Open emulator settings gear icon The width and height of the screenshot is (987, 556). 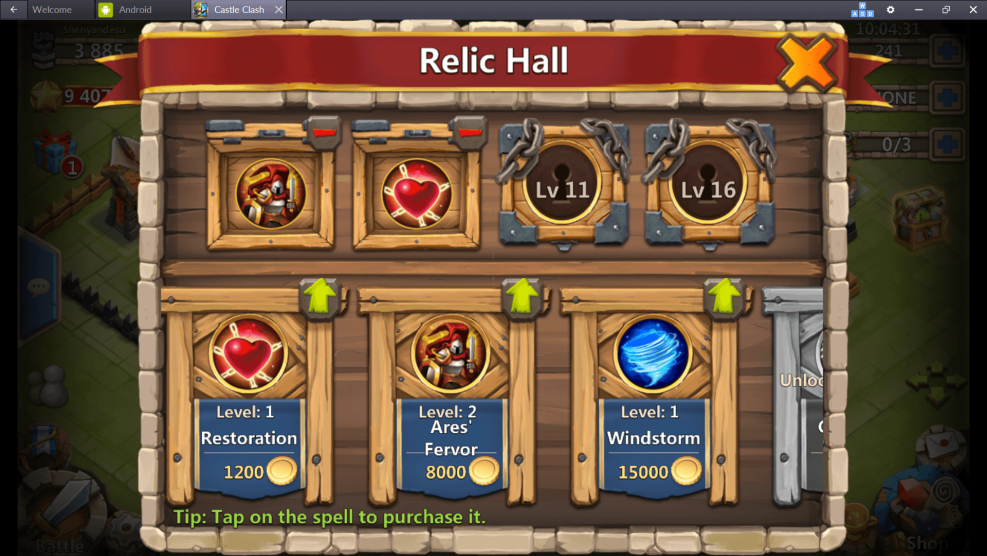point(891,9)
